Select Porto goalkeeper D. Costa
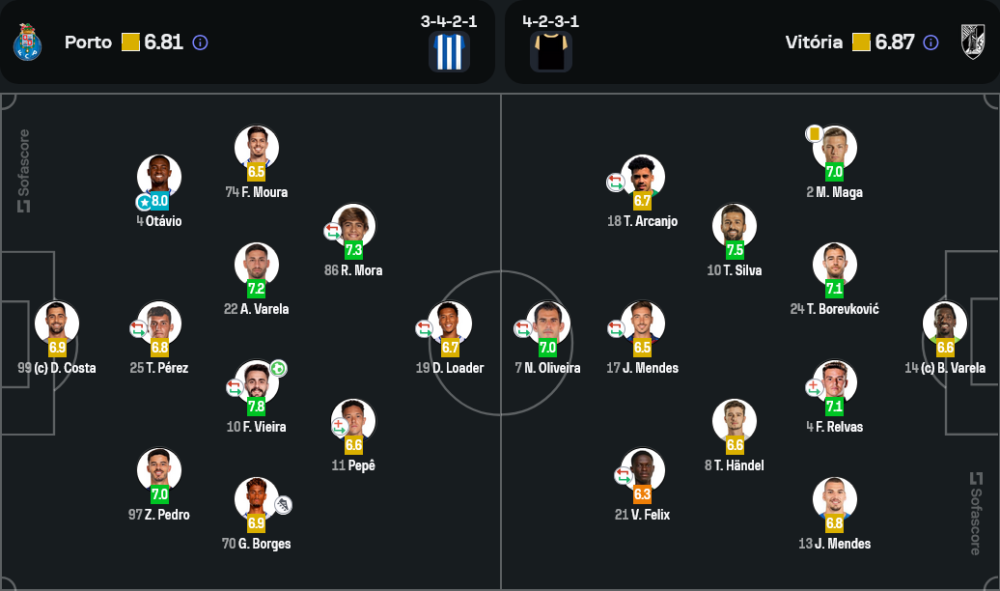Viewport: 1000px width, 591px height. click(57, 324)
